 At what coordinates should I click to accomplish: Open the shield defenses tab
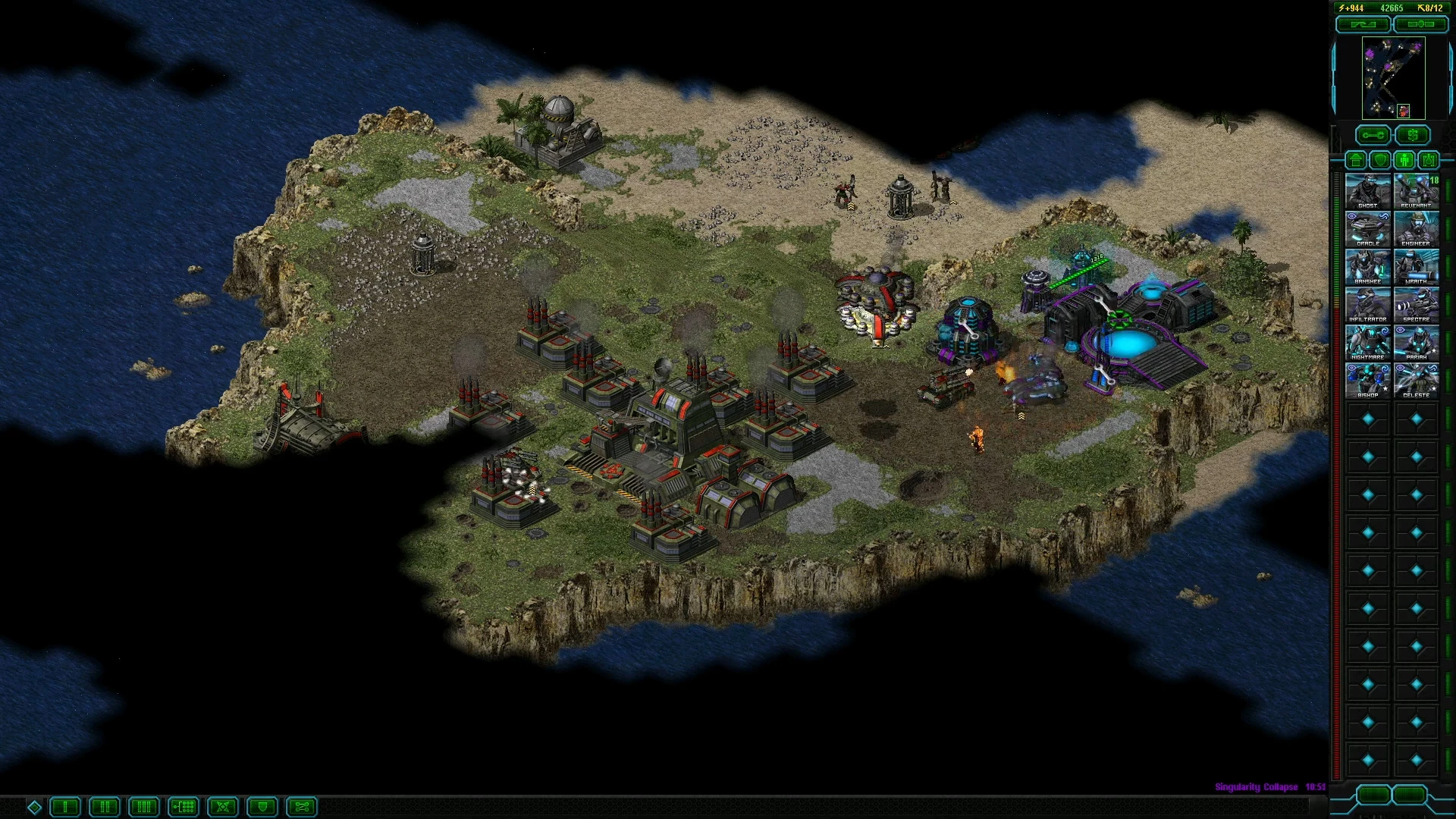coord(1380,160)
